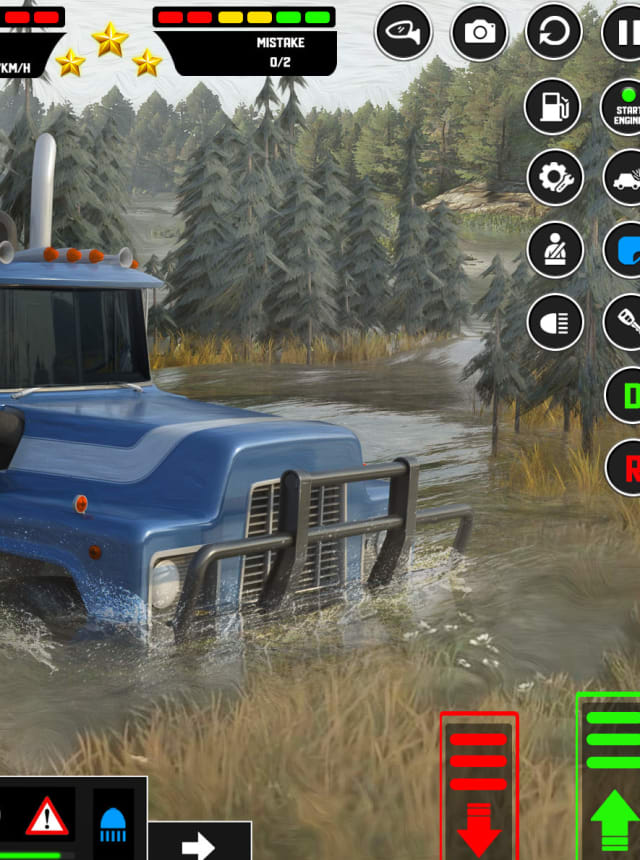Steer right with the white arrow
The image size is (640, 860).
point(198,845)
